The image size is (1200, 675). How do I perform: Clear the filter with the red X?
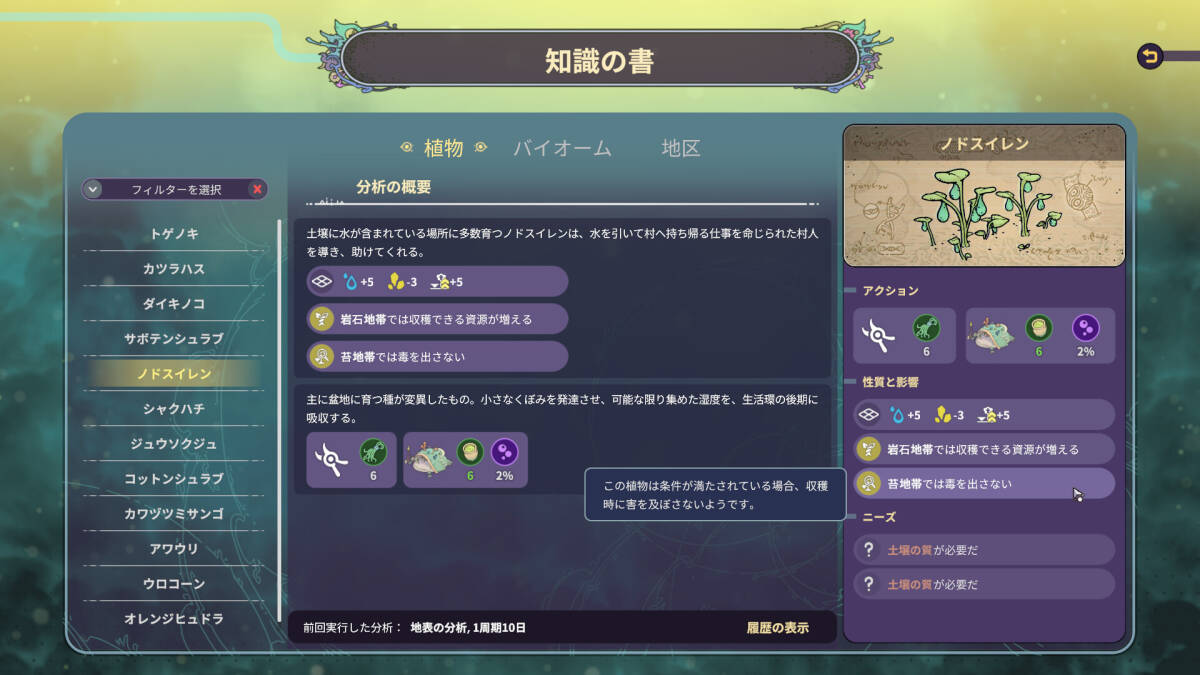pos(257,189)
